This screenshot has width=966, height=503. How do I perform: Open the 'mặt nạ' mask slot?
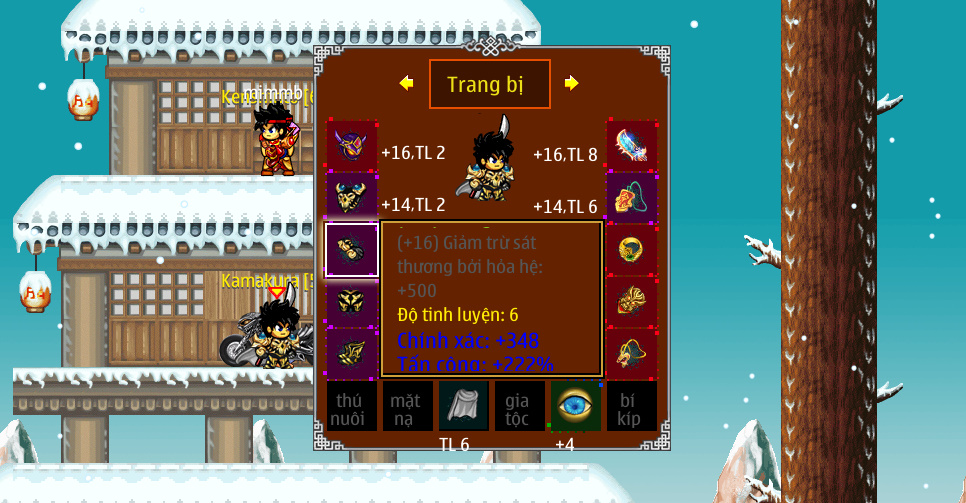[x=407, y=406]
